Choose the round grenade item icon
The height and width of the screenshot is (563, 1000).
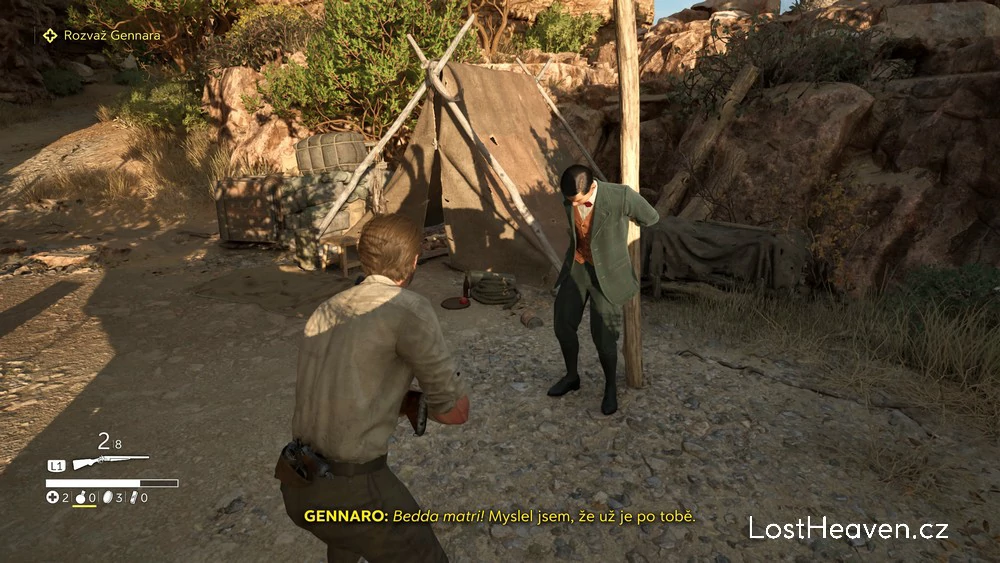point(80,497)
